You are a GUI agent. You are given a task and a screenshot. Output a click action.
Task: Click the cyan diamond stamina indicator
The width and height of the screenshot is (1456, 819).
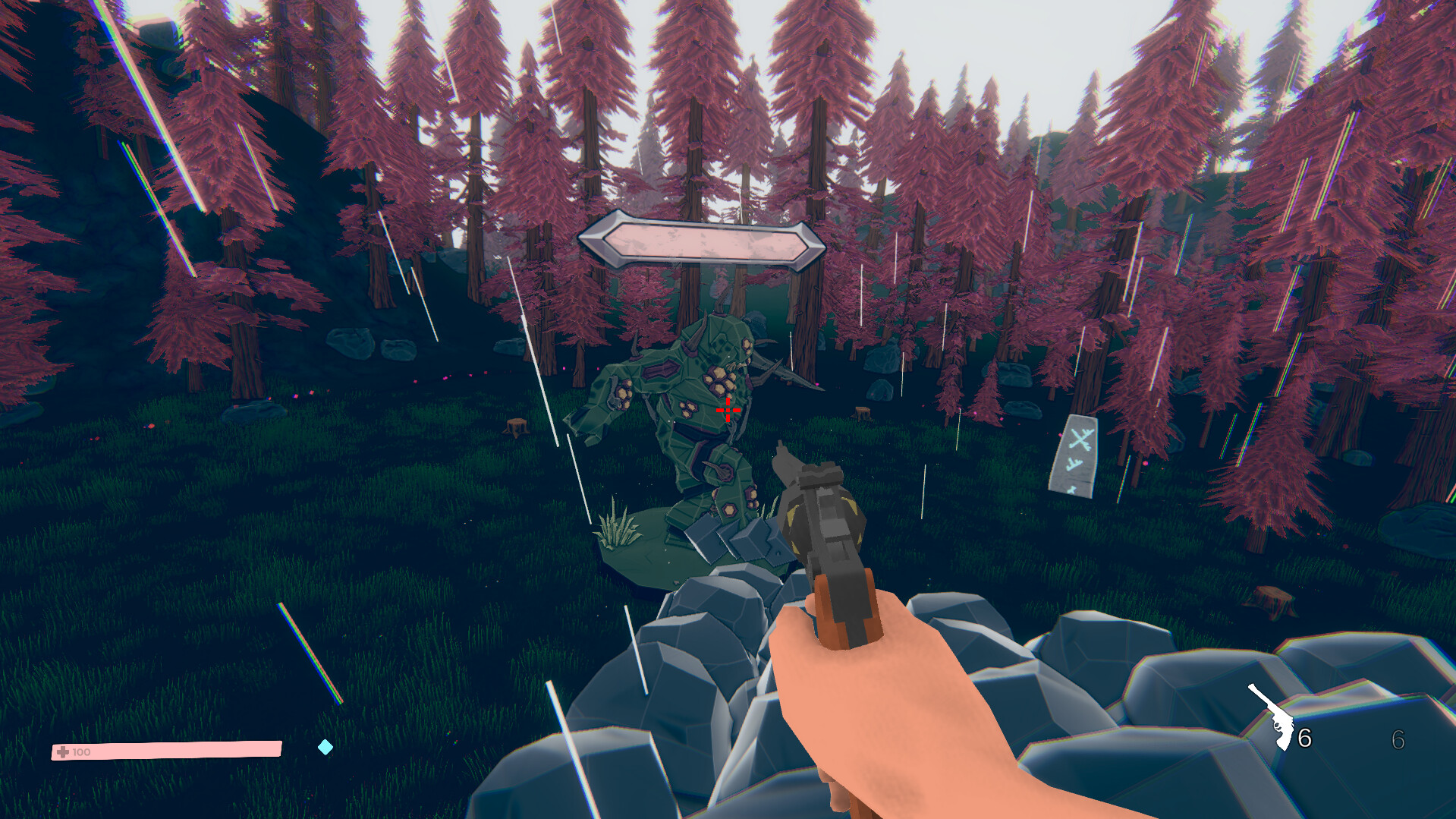click(326, 748)
